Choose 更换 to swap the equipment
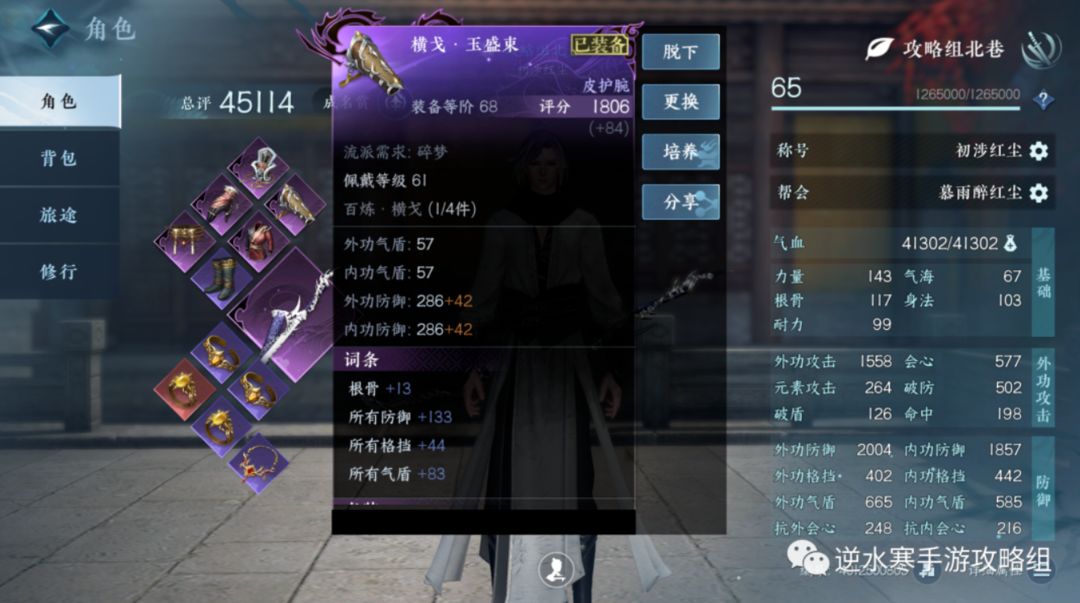Screen dimensions: 1080x603 coord(680,101)
